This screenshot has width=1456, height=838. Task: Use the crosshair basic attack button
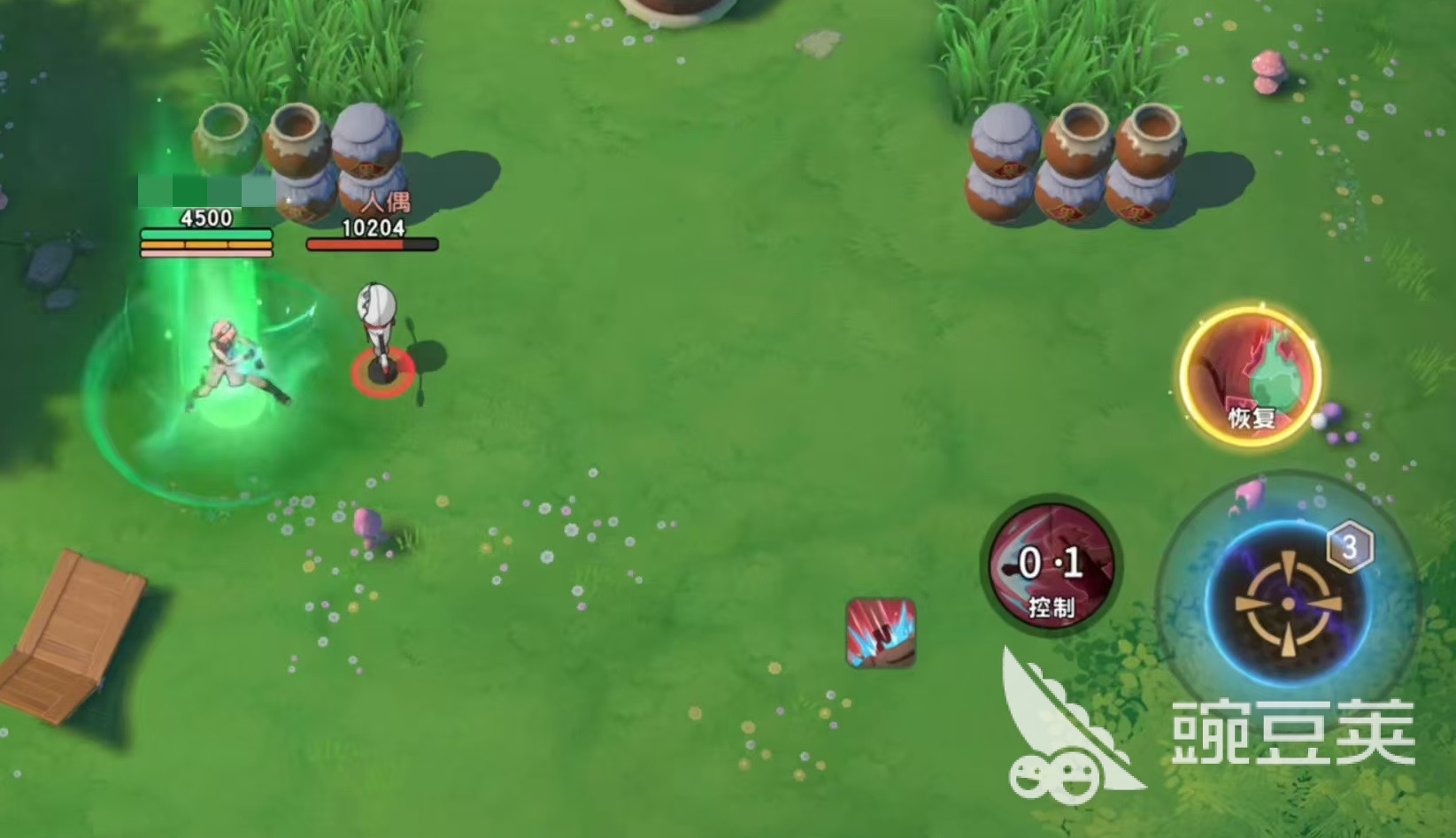(1288, 604)
